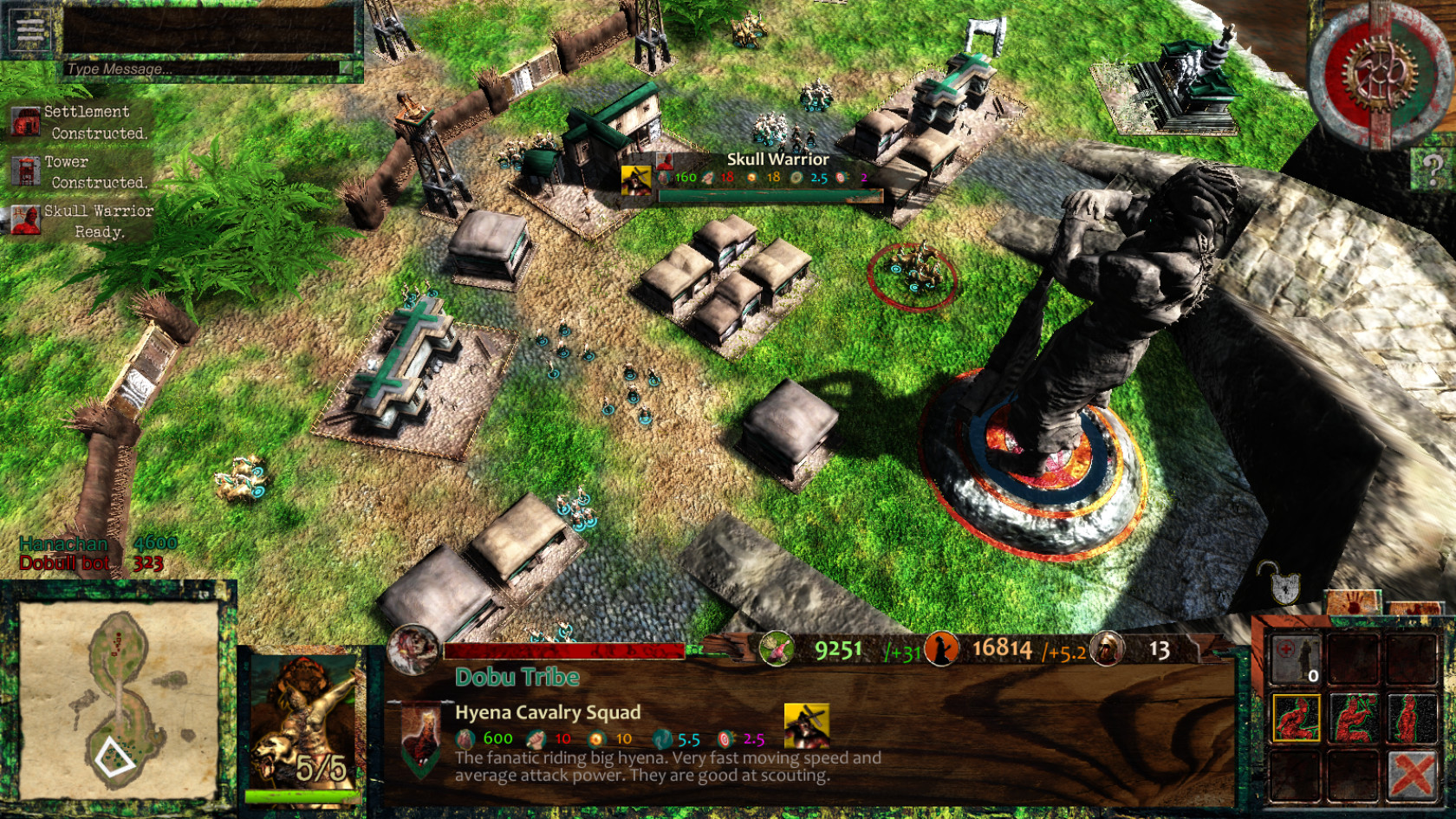Click the meat food resource icon
The height and width of the screenshot is (819, 1456).
776,648
